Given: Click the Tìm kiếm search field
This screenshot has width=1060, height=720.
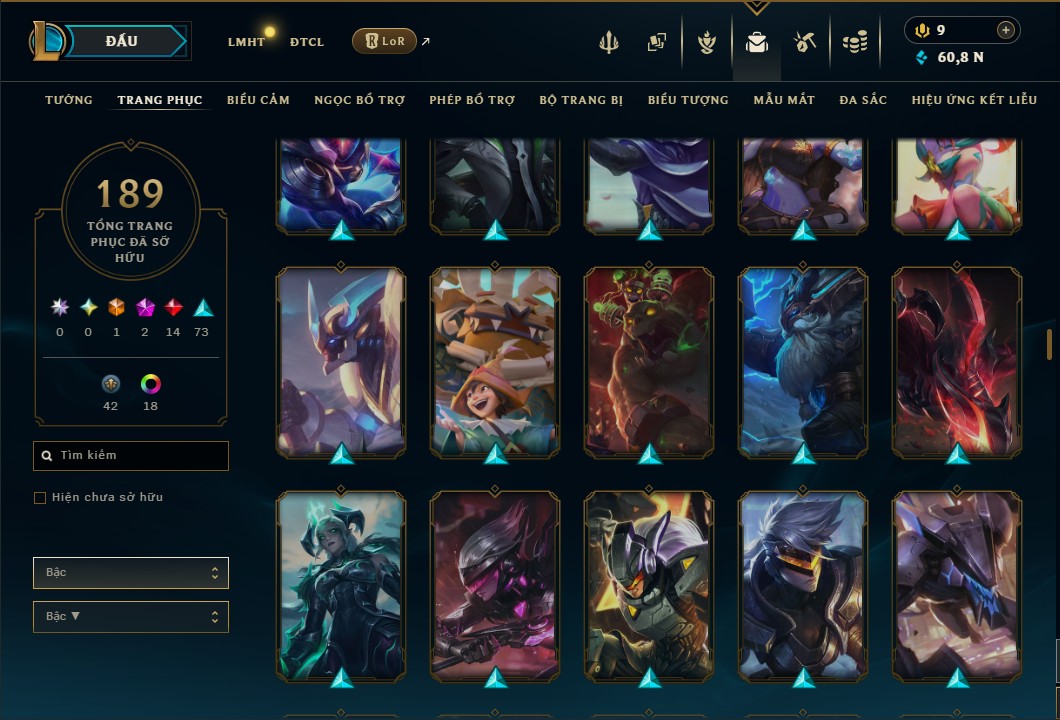Looking at the screenshot, I should (x=131, y=456).
